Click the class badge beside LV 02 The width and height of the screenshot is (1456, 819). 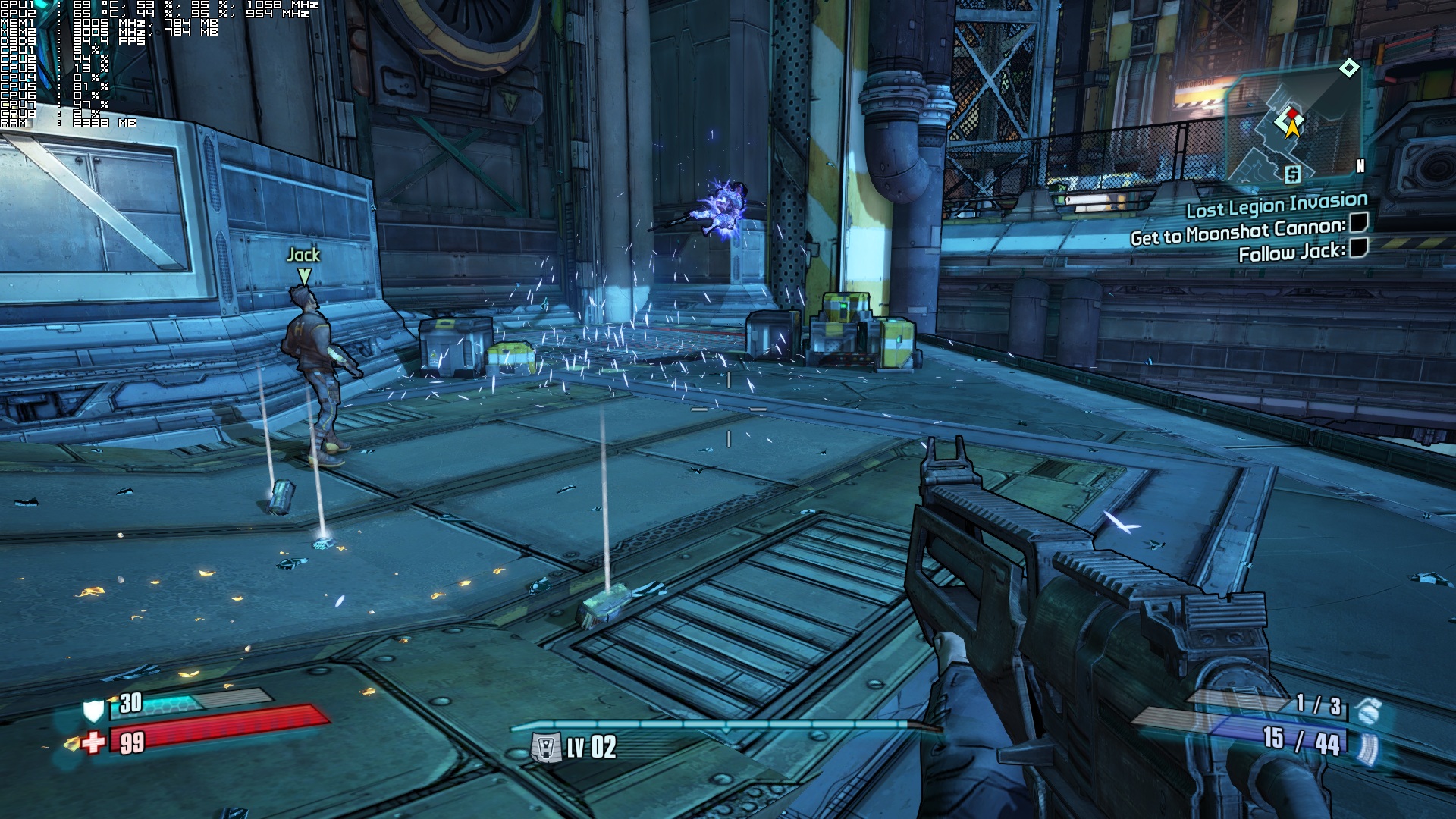545,748
